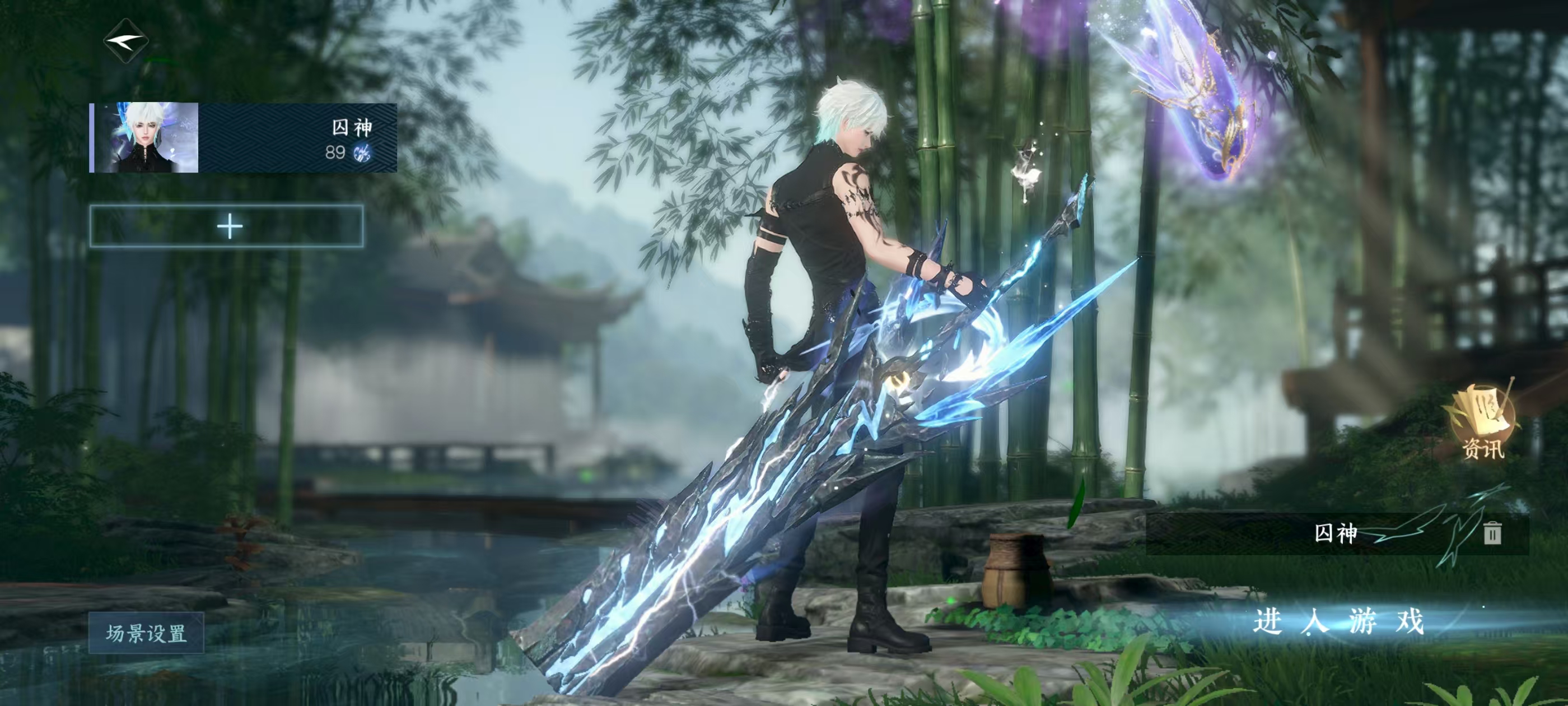Open 场景设置 scene settings
Screen dimensions: 1568x706
pyautogui.click(x=146, y=634)
